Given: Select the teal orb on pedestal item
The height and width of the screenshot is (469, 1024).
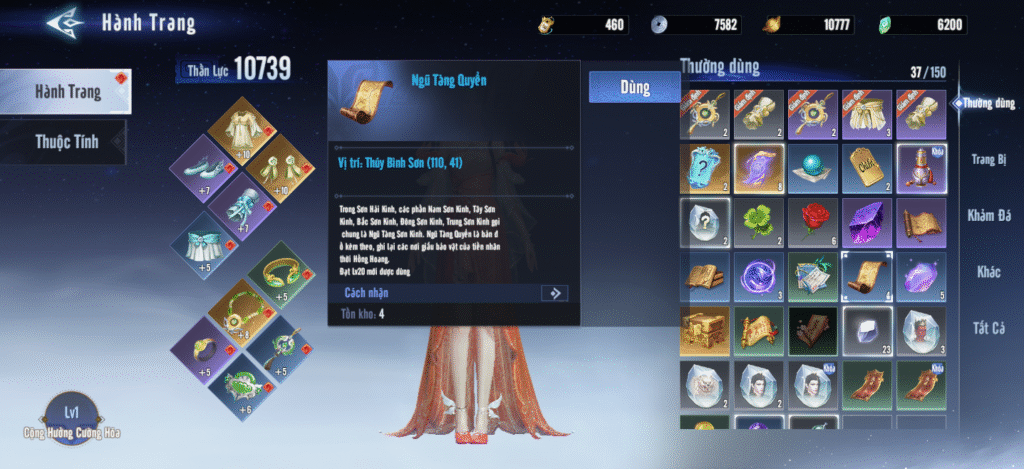Looking at the screenshot, I should click(813, 167).
